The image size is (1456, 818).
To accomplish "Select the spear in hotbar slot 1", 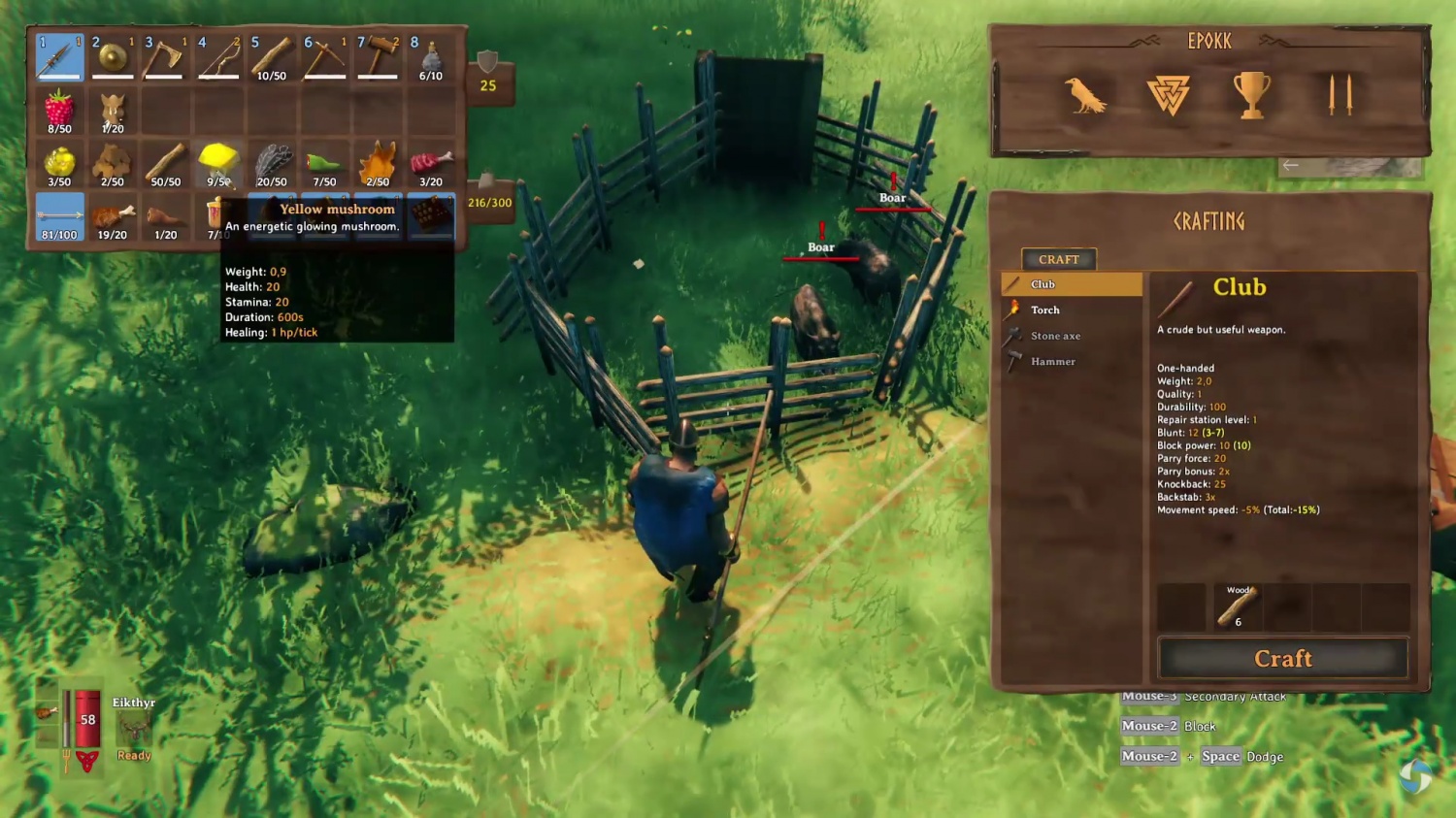I will 59,57.
